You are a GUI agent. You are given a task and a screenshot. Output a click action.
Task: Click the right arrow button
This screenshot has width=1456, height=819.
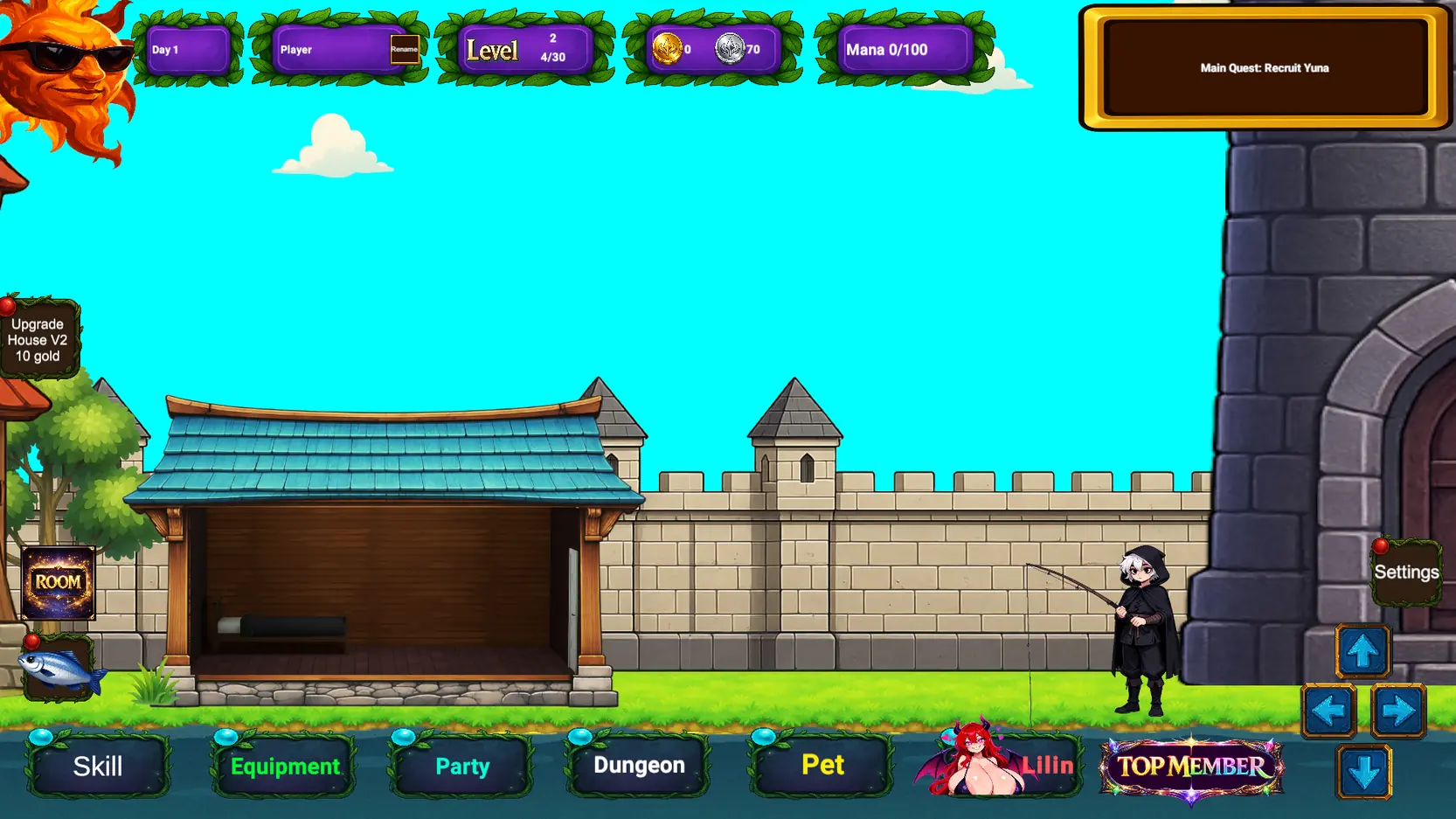1398,711
